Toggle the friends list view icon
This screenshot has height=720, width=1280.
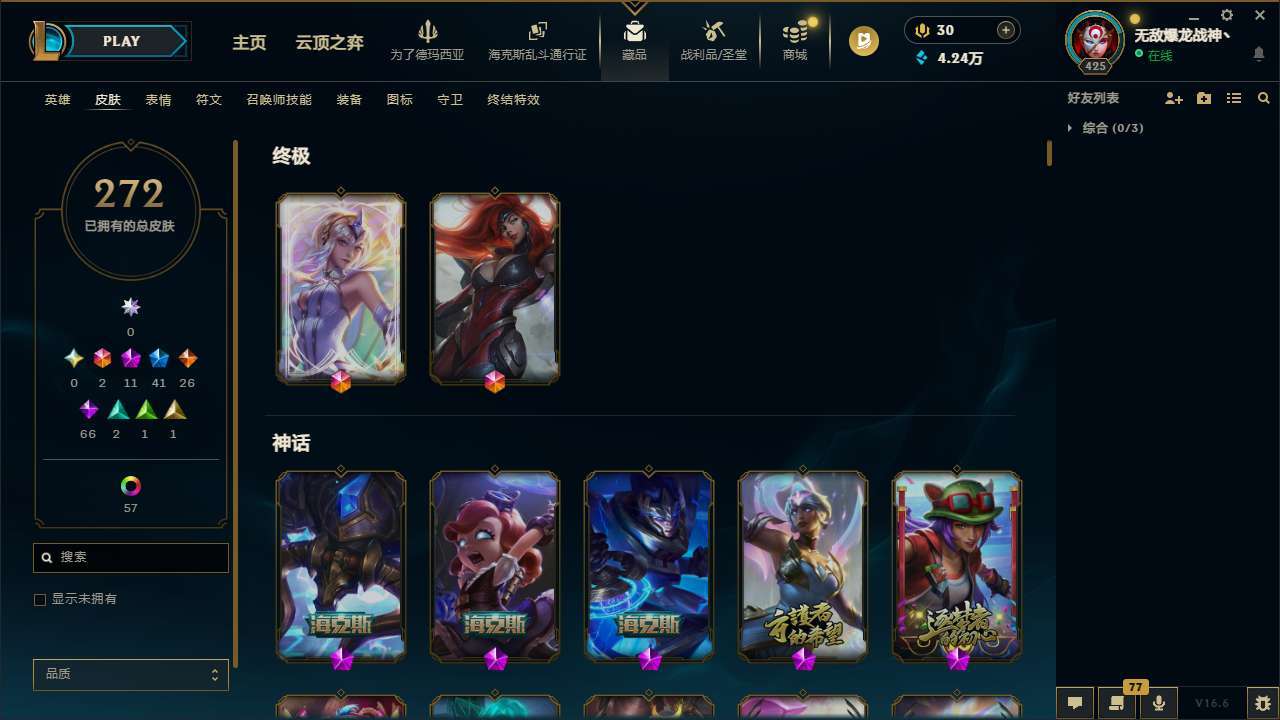coord(1234,98)
